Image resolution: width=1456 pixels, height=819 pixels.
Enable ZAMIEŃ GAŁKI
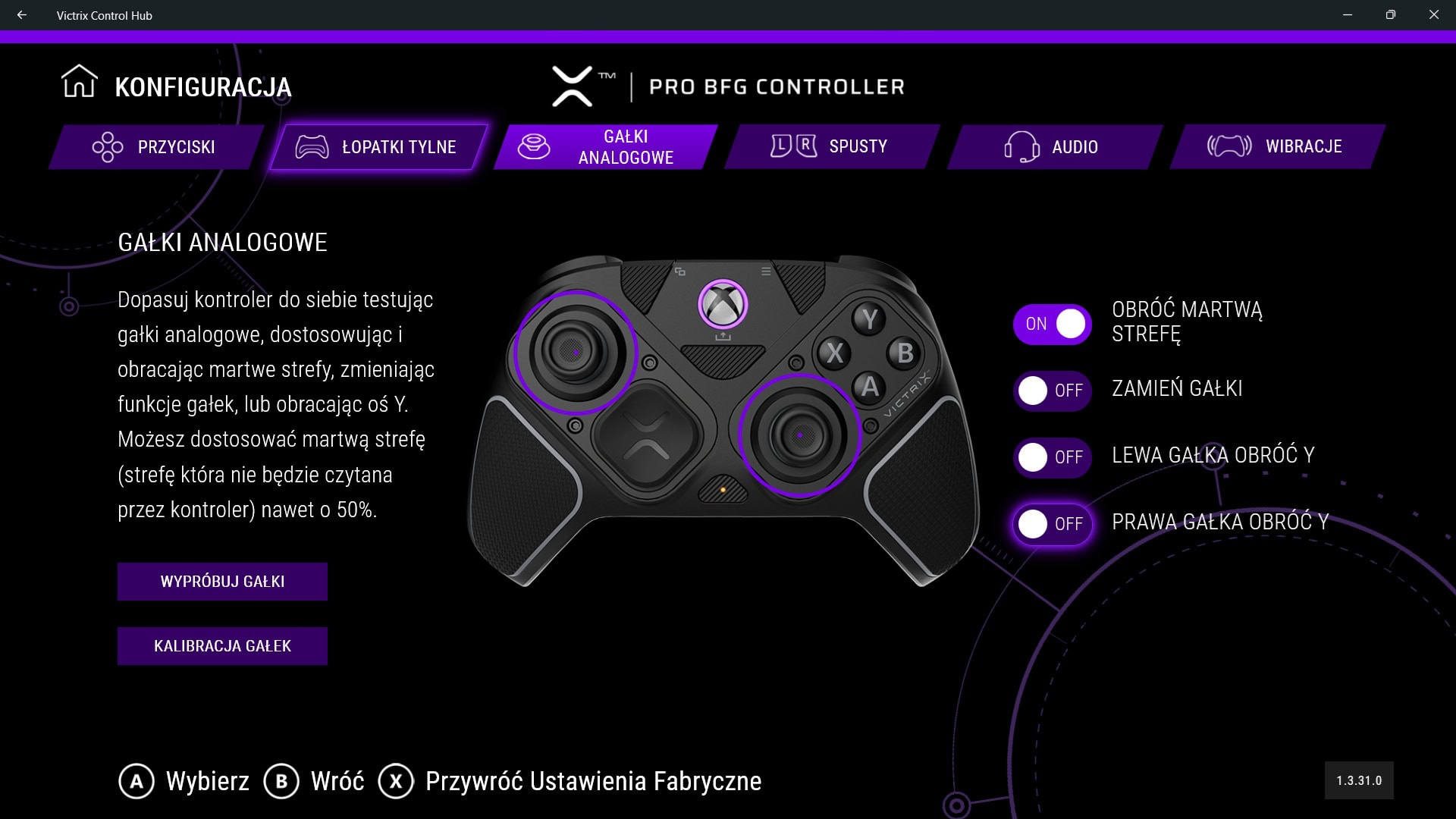[x=1052, y=391]
